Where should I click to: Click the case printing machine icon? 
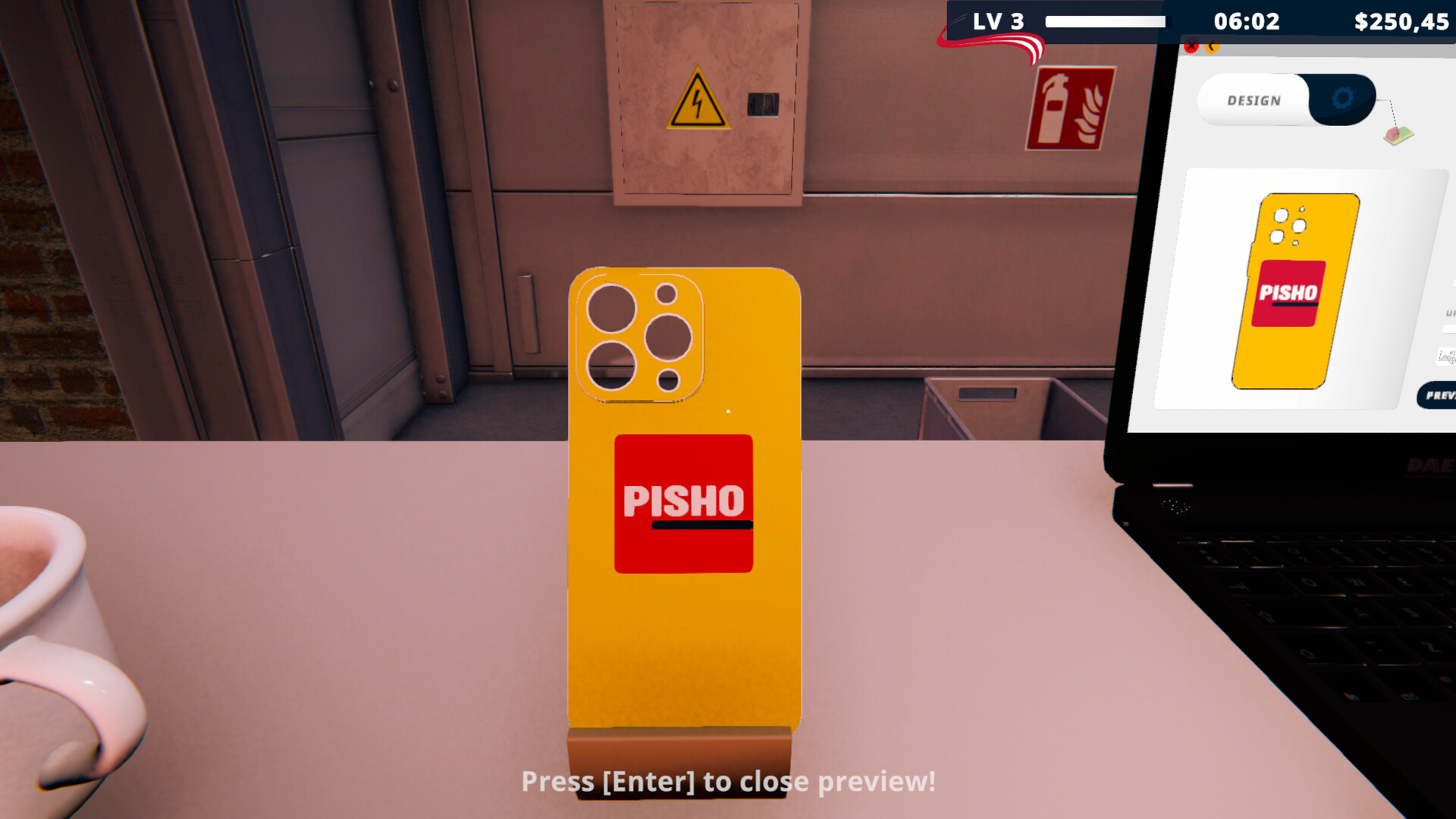tap(1399, 135)
